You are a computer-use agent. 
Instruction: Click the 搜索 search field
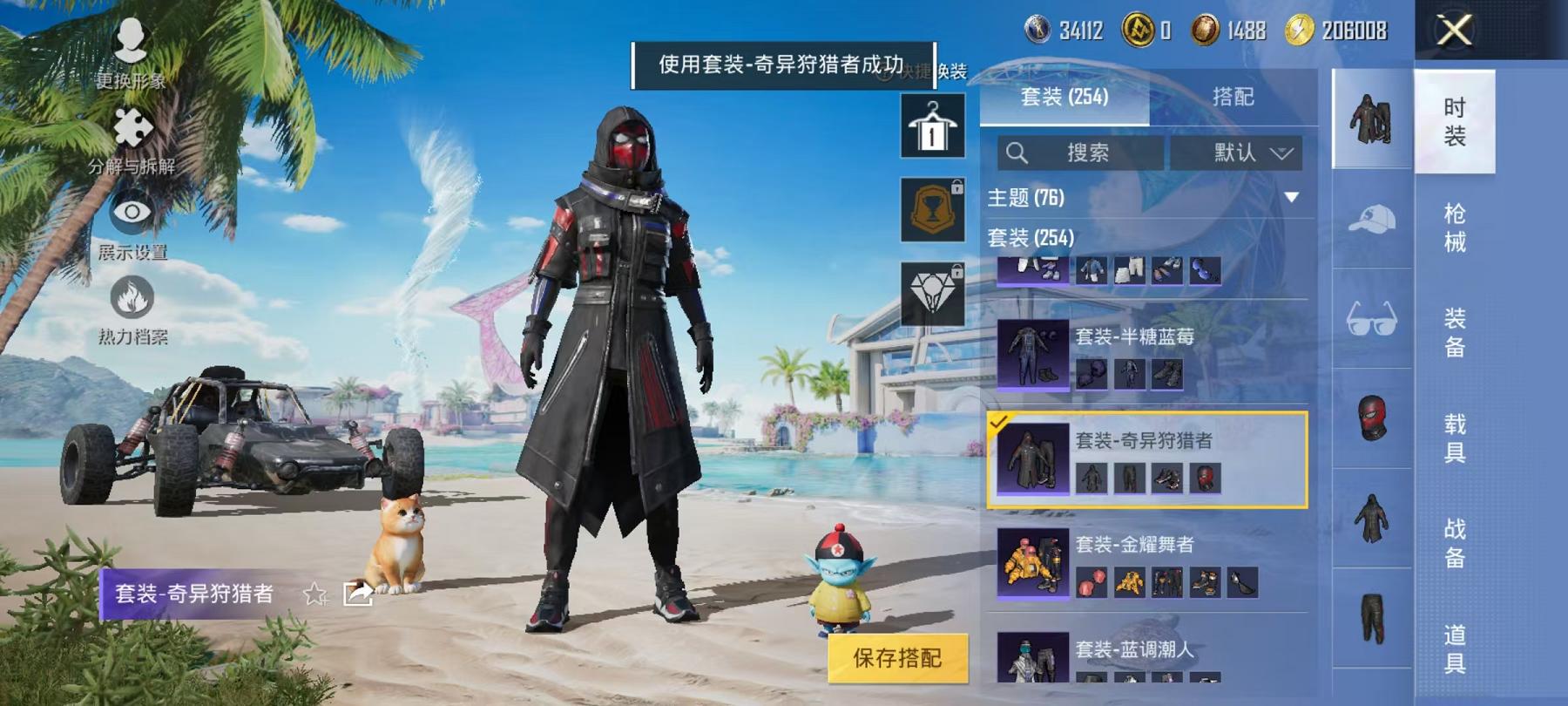pyautogui.click(x=1080, y=153)
